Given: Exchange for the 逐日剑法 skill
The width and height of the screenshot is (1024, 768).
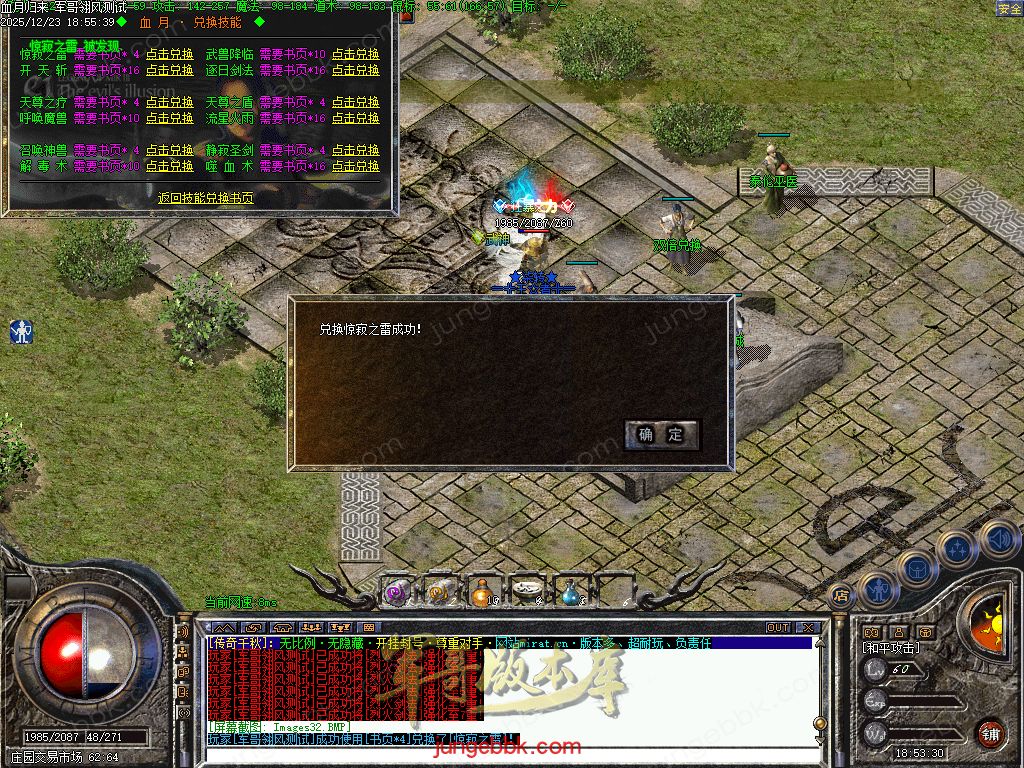Looking at the screenshot, I should pyautogui.click(x=356, y=71).
